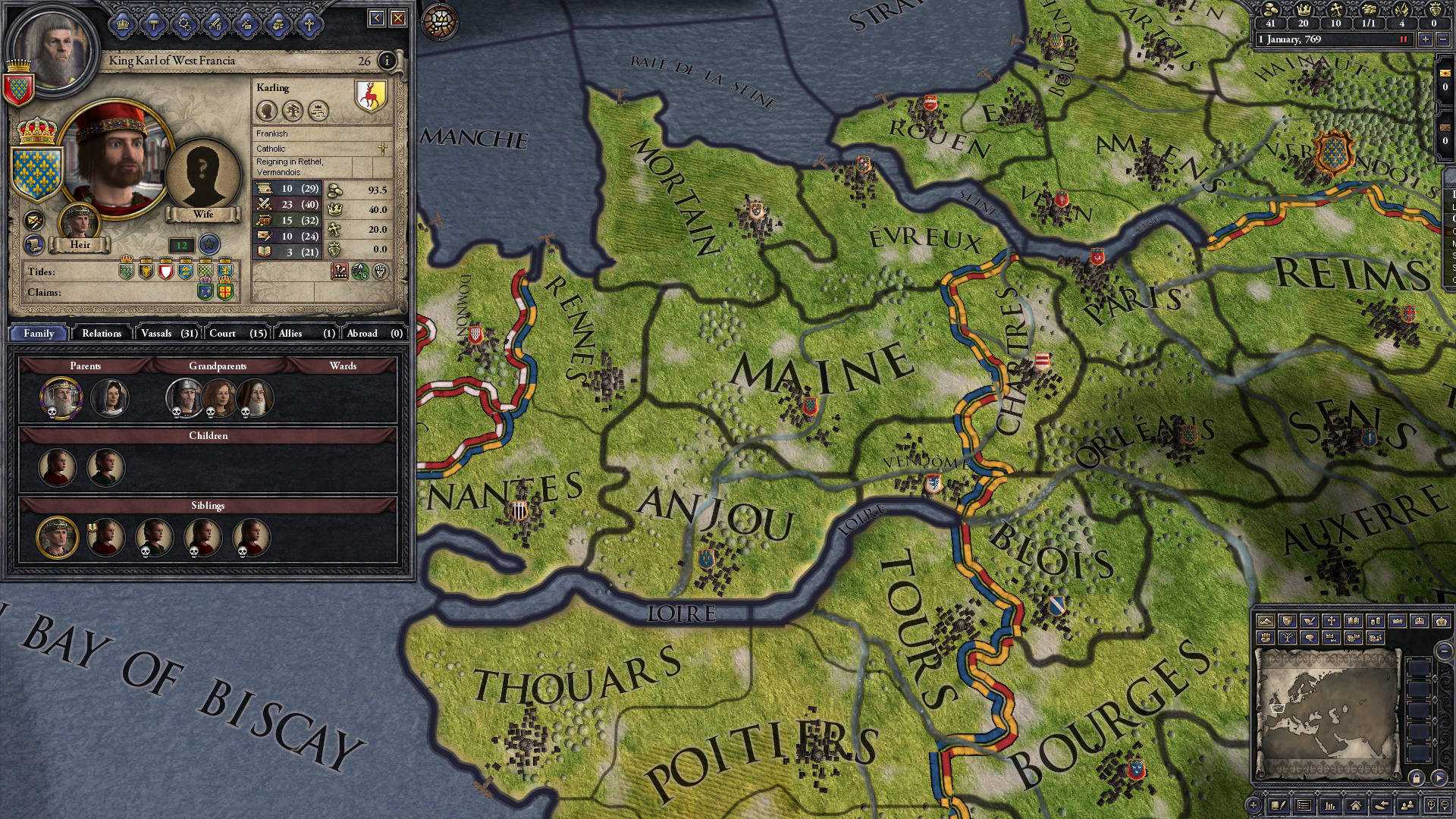
Task: Pause the game with the pause button
Action: (x=1404, y=39)
